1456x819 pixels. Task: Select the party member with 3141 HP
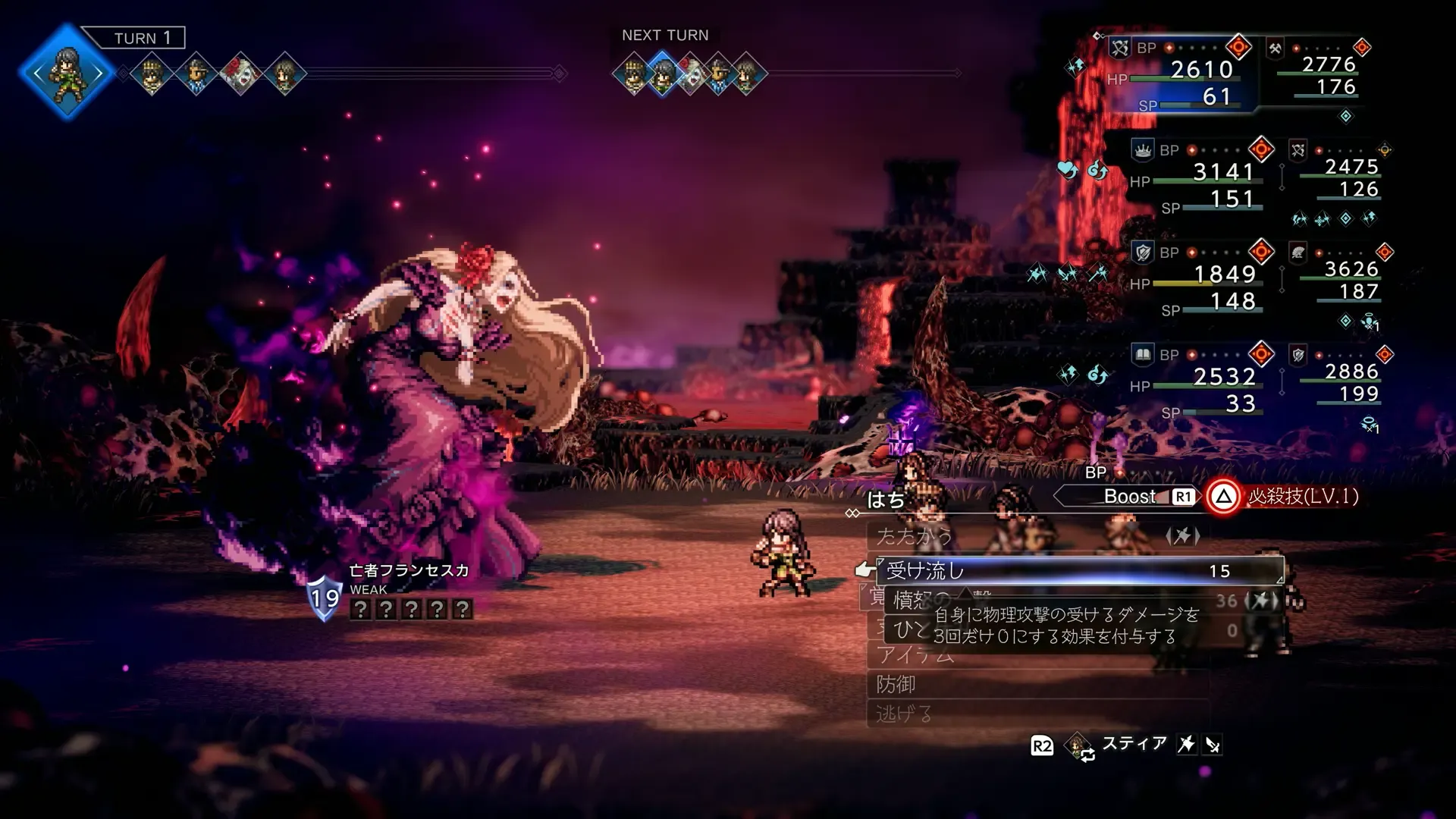tap(1198, 173)
